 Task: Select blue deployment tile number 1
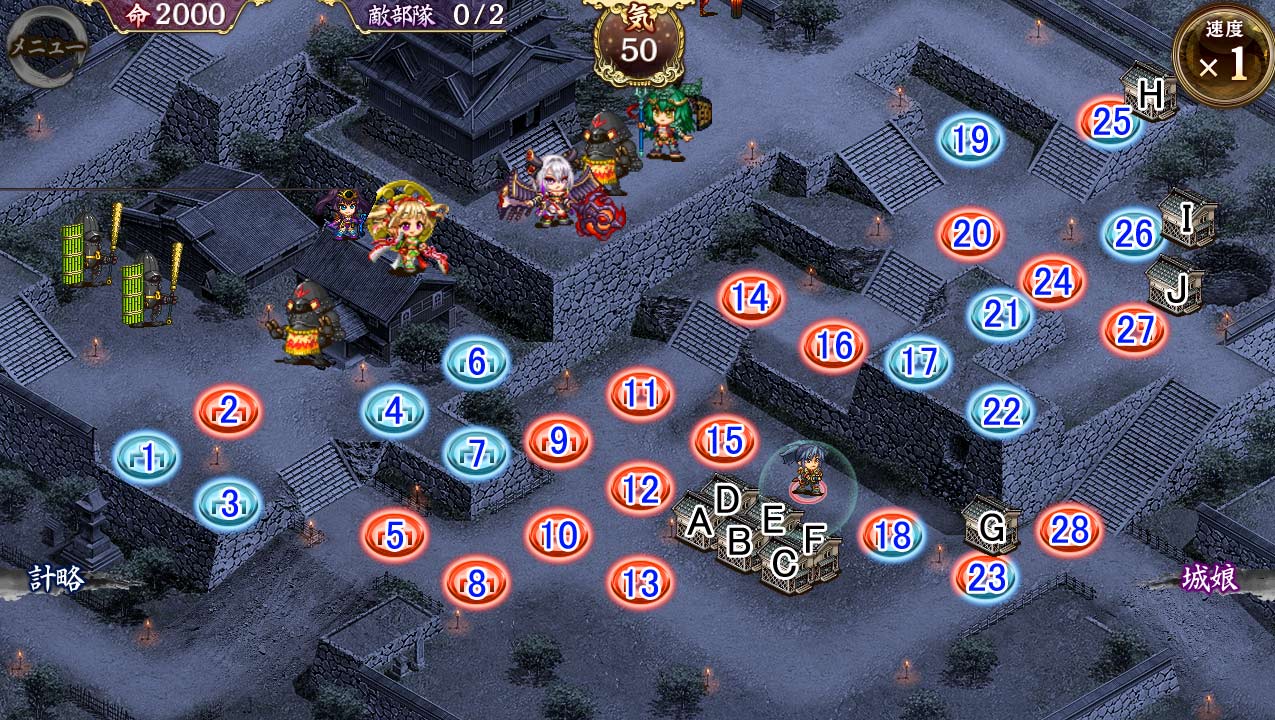pos(148,458)
